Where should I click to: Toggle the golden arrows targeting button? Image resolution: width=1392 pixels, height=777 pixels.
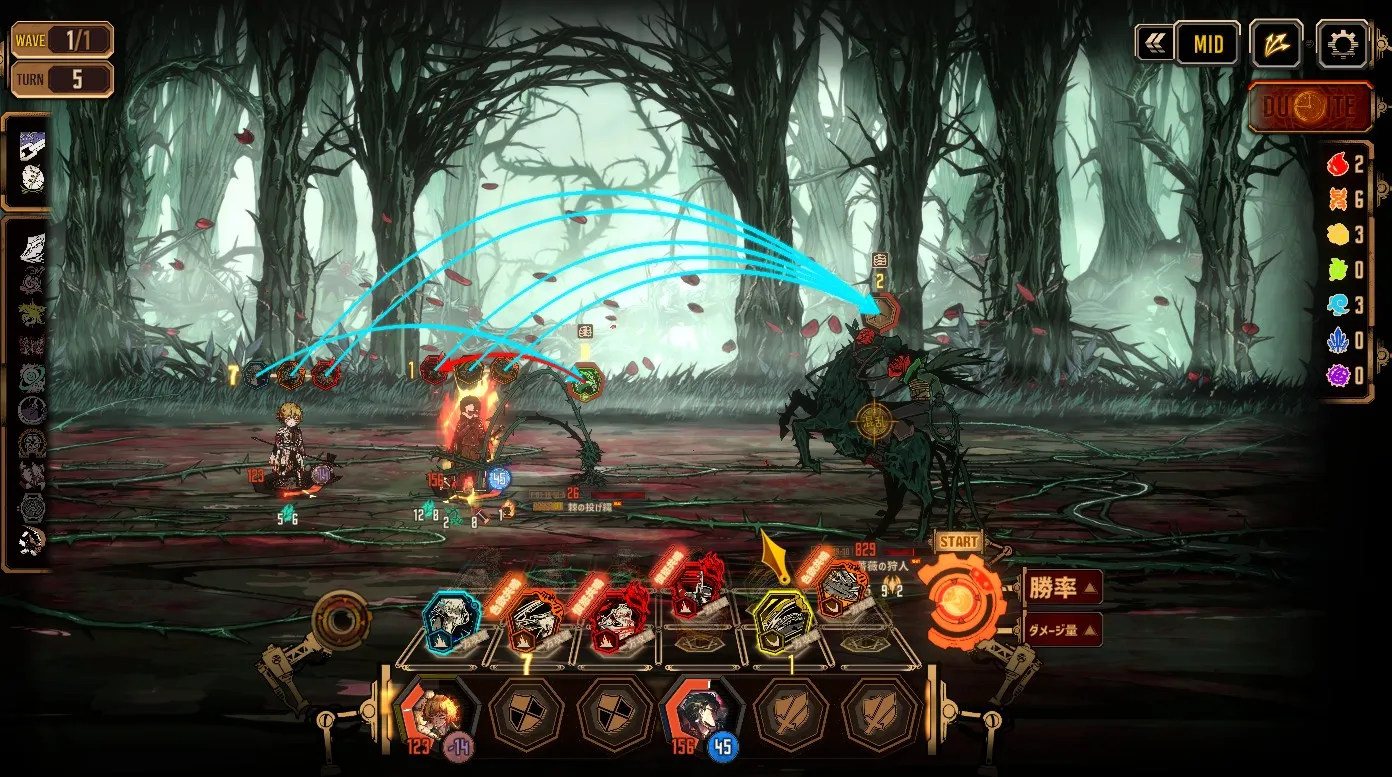coord(1276,44)
